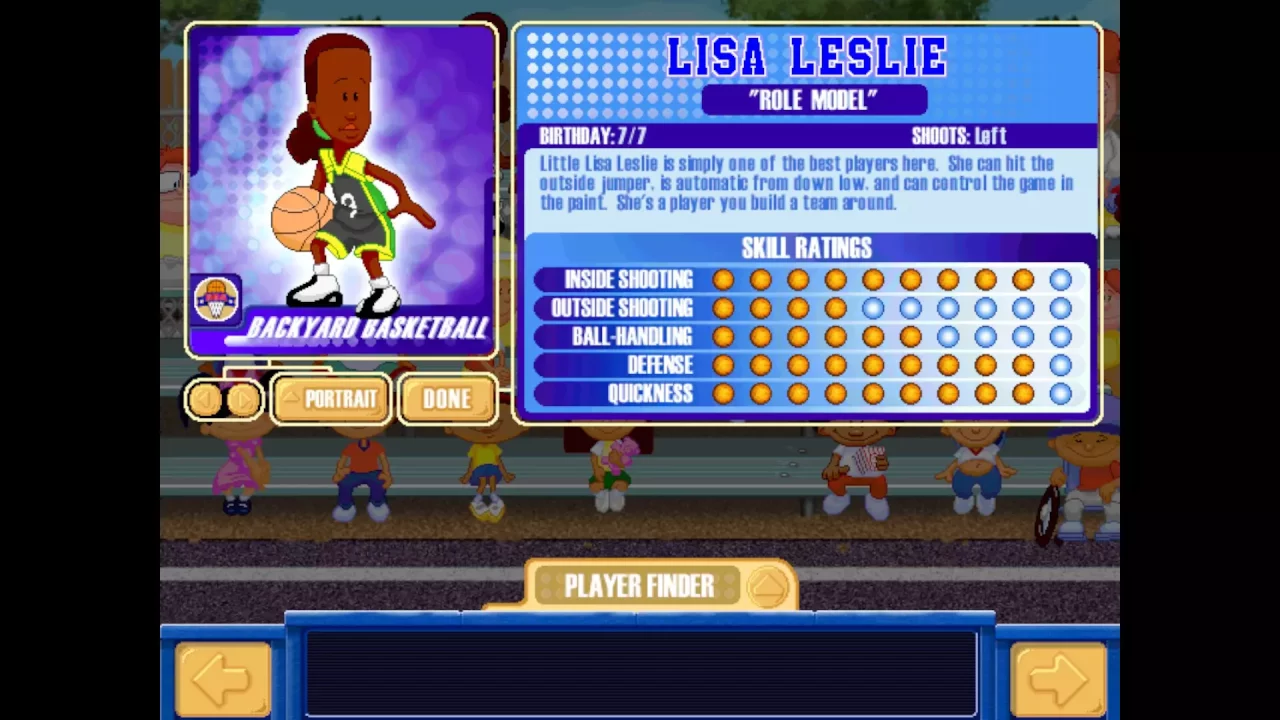The height and width of the screenshot is (720, 1280).
Task: Select the Player Finder tab
Action: point(639,586)
